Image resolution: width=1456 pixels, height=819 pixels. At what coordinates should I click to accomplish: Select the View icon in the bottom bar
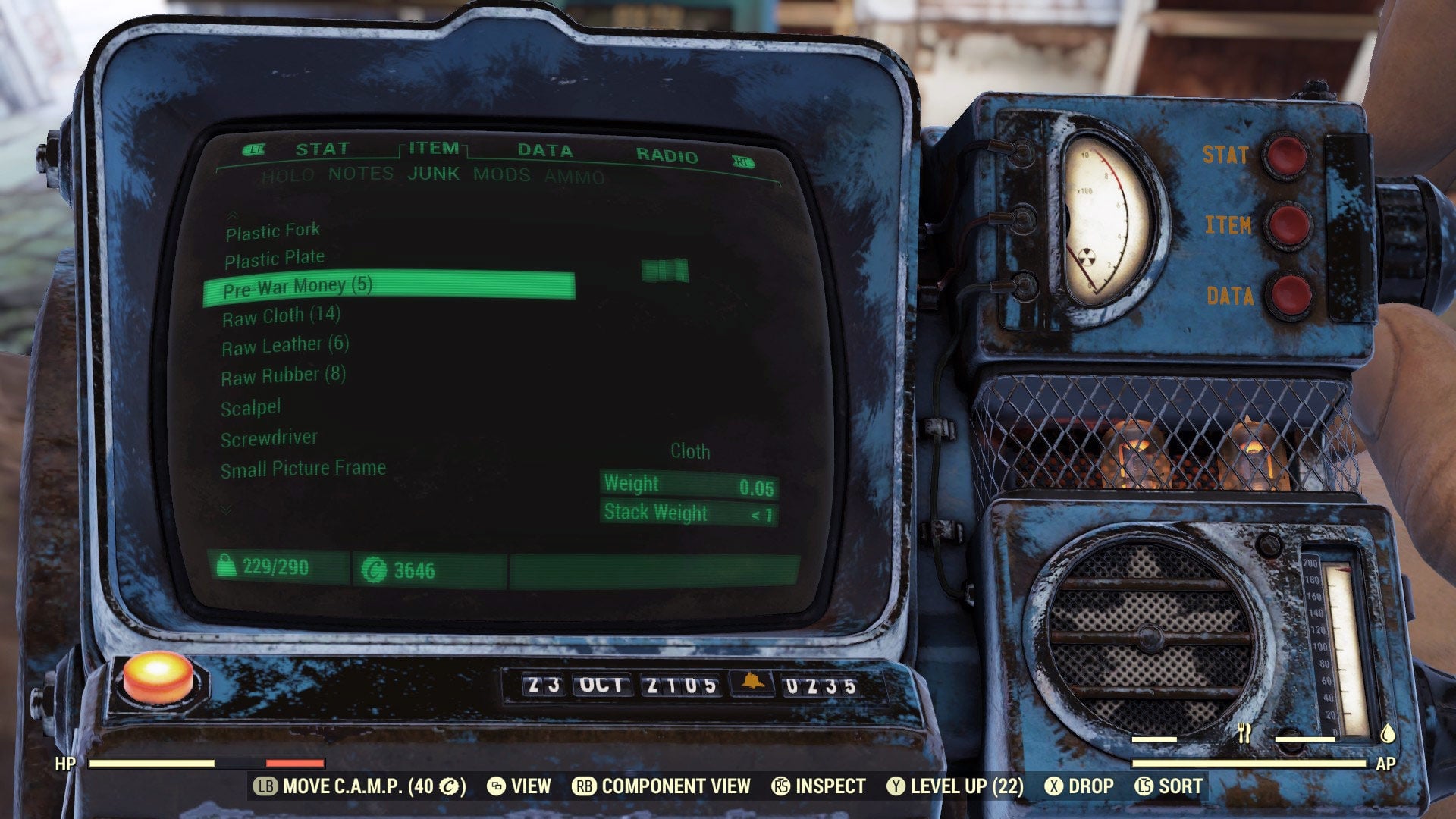[x=500, y=786]
